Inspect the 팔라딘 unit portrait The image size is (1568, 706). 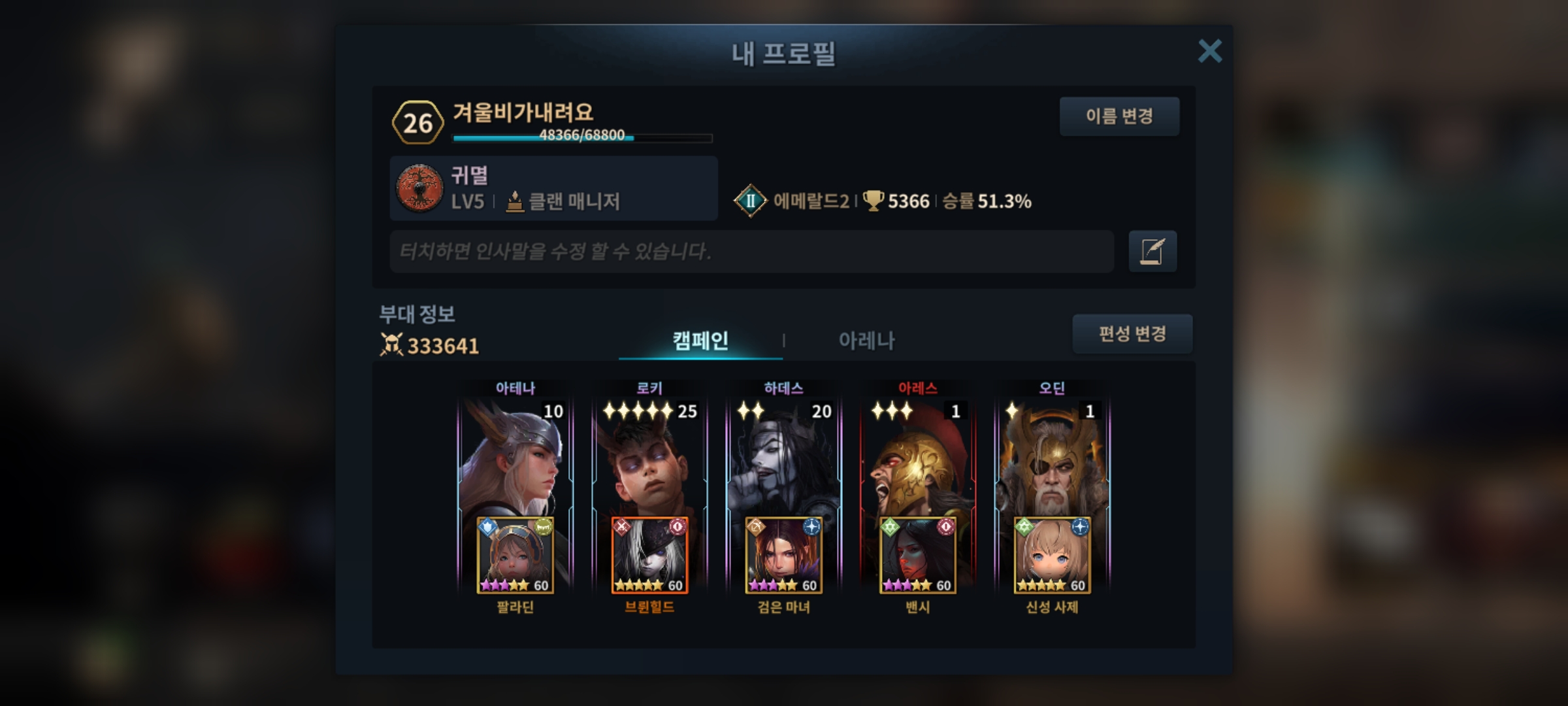point(515,556)
